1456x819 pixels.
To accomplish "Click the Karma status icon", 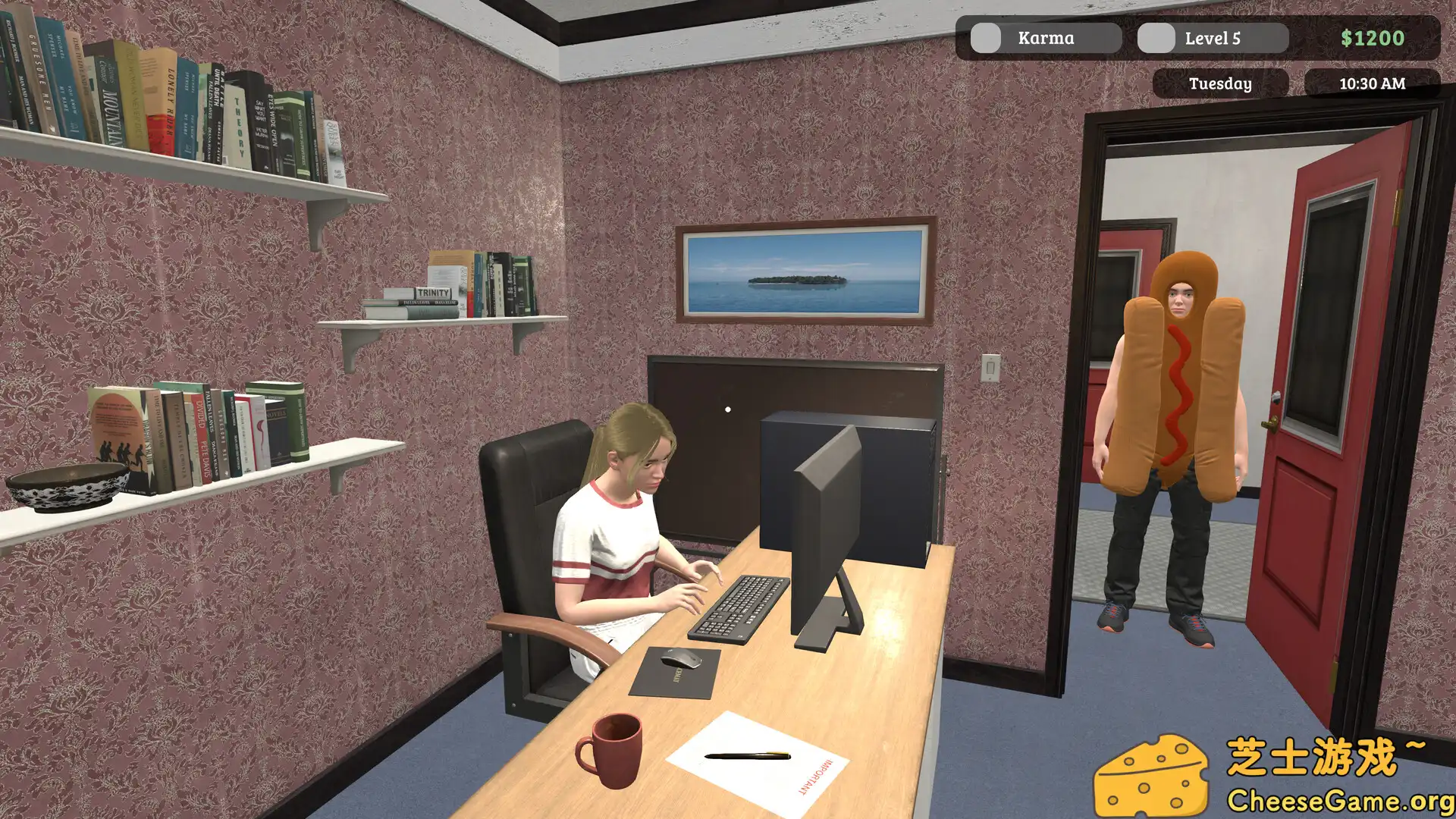I will (x=987, y=37).
